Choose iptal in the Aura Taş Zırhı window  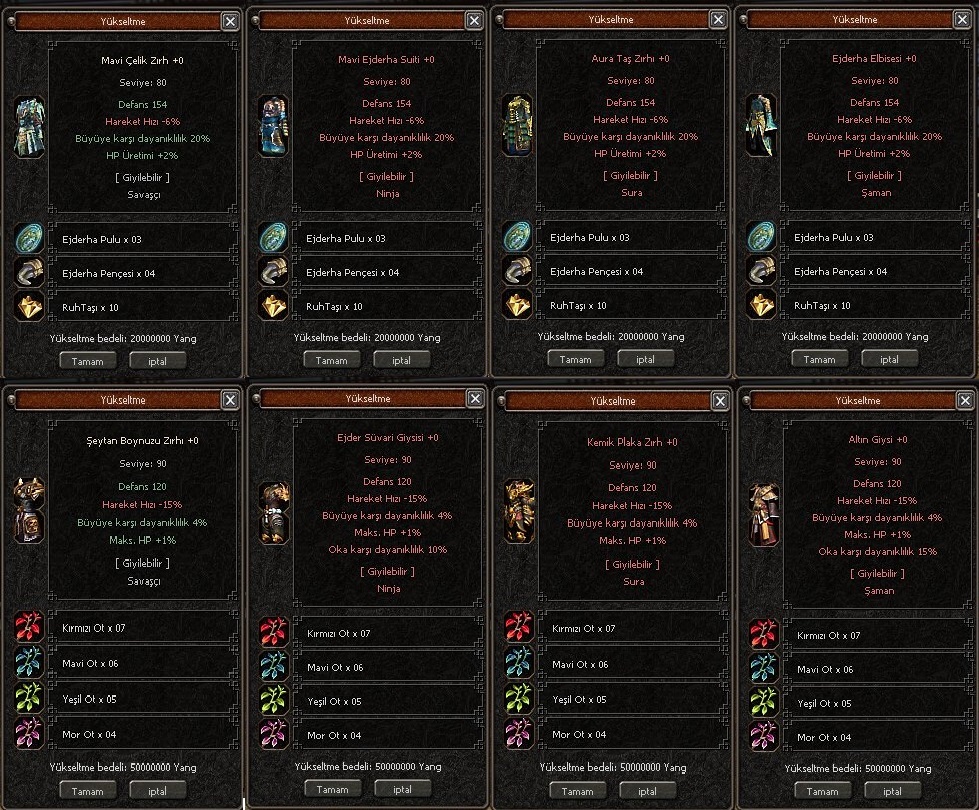[x=645, y=359]
